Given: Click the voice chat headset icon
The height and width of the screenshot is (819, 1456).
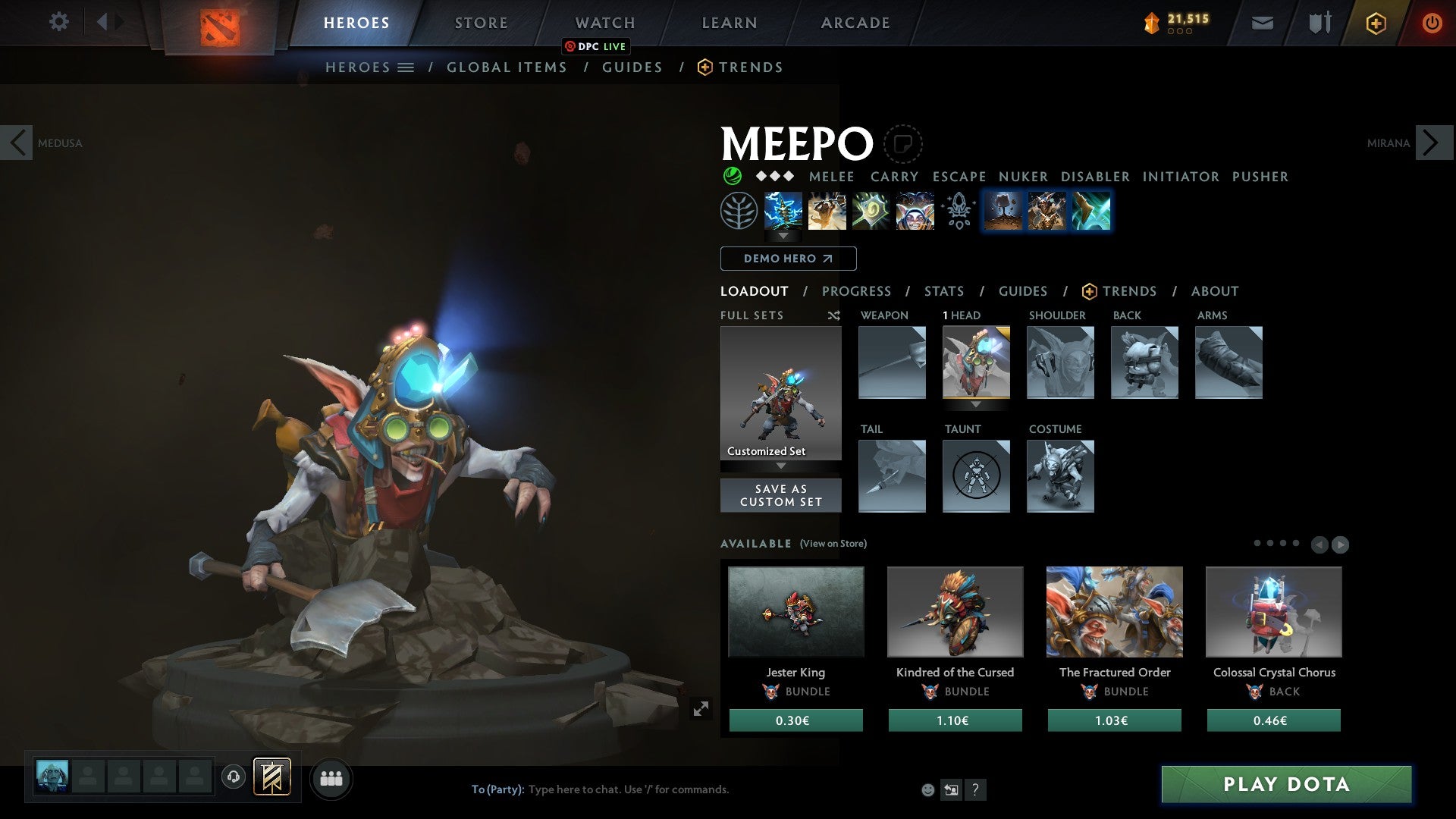Looking at the screenshot, I should click(x=234, y=777).
